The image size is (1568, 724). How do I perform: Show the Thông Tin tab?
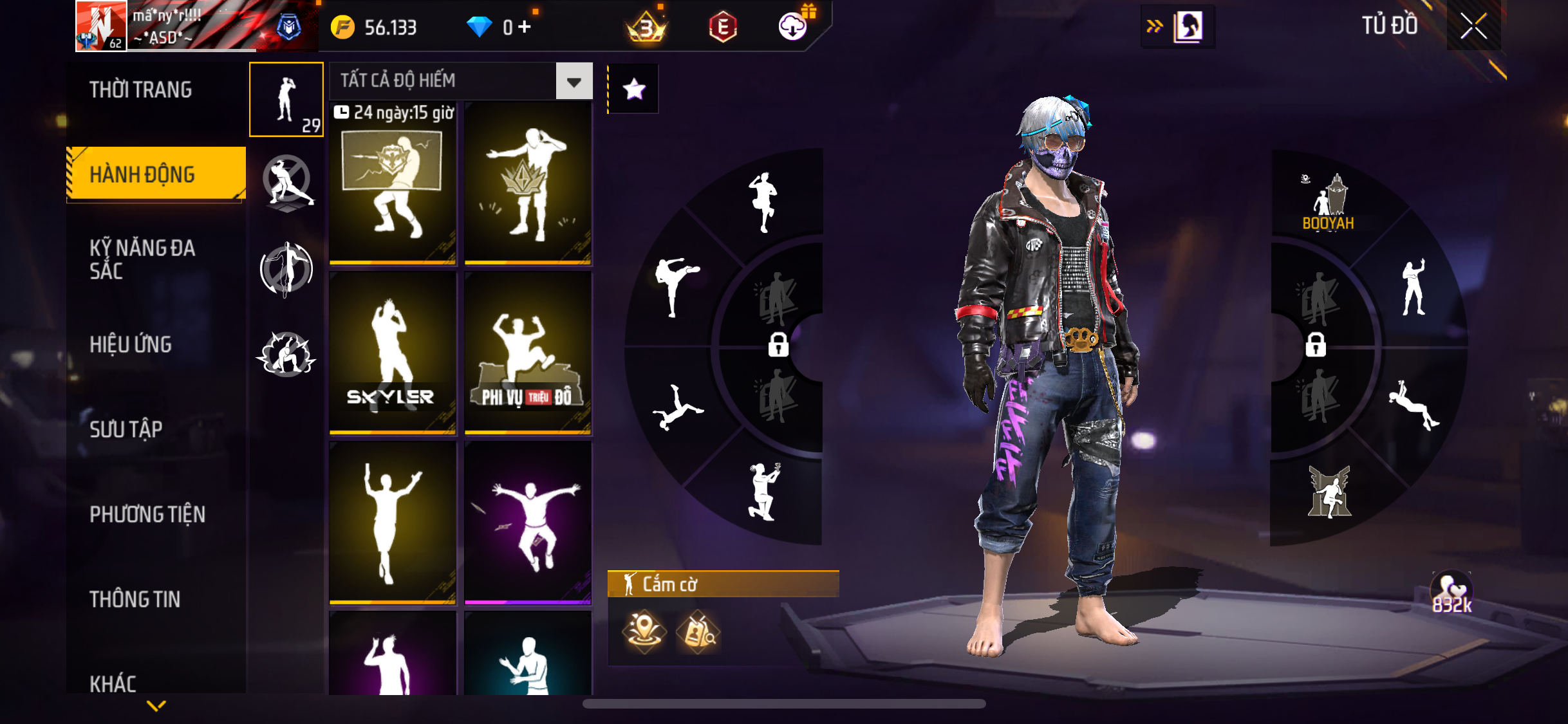coord(135,599)
